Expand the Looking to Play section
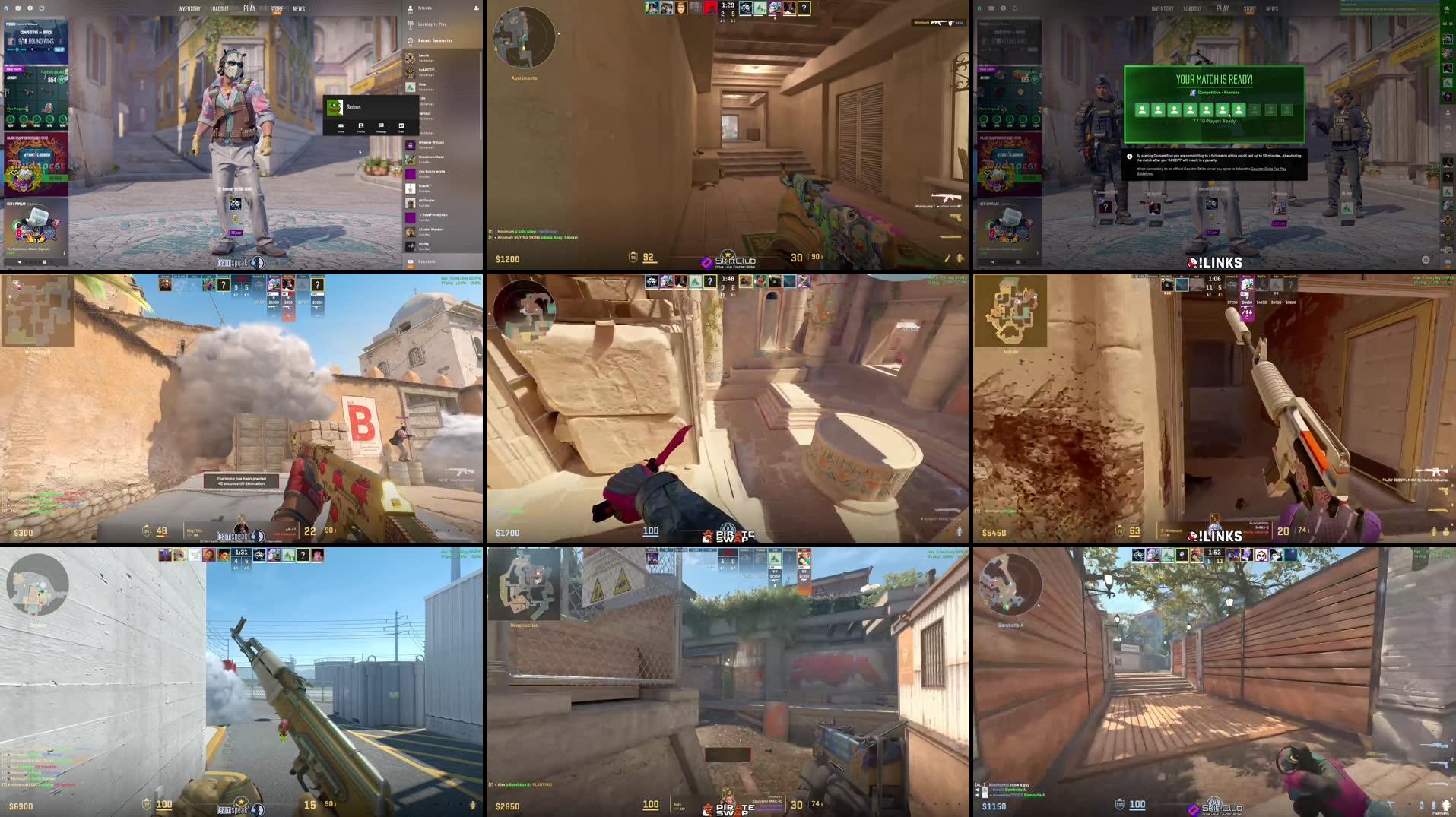The image size is (1456, 817). click(432, 24)
